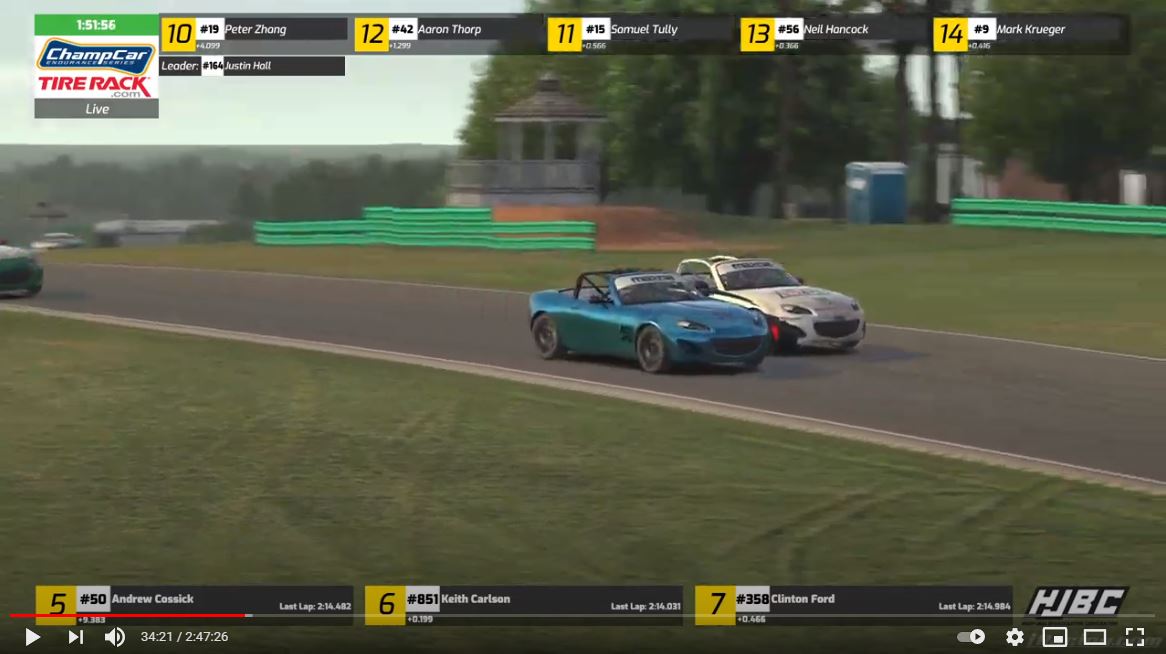The image size is (1166, 654).
Task: Click the ChampCar Tire Rack logo
Action: tap(96, 68)
